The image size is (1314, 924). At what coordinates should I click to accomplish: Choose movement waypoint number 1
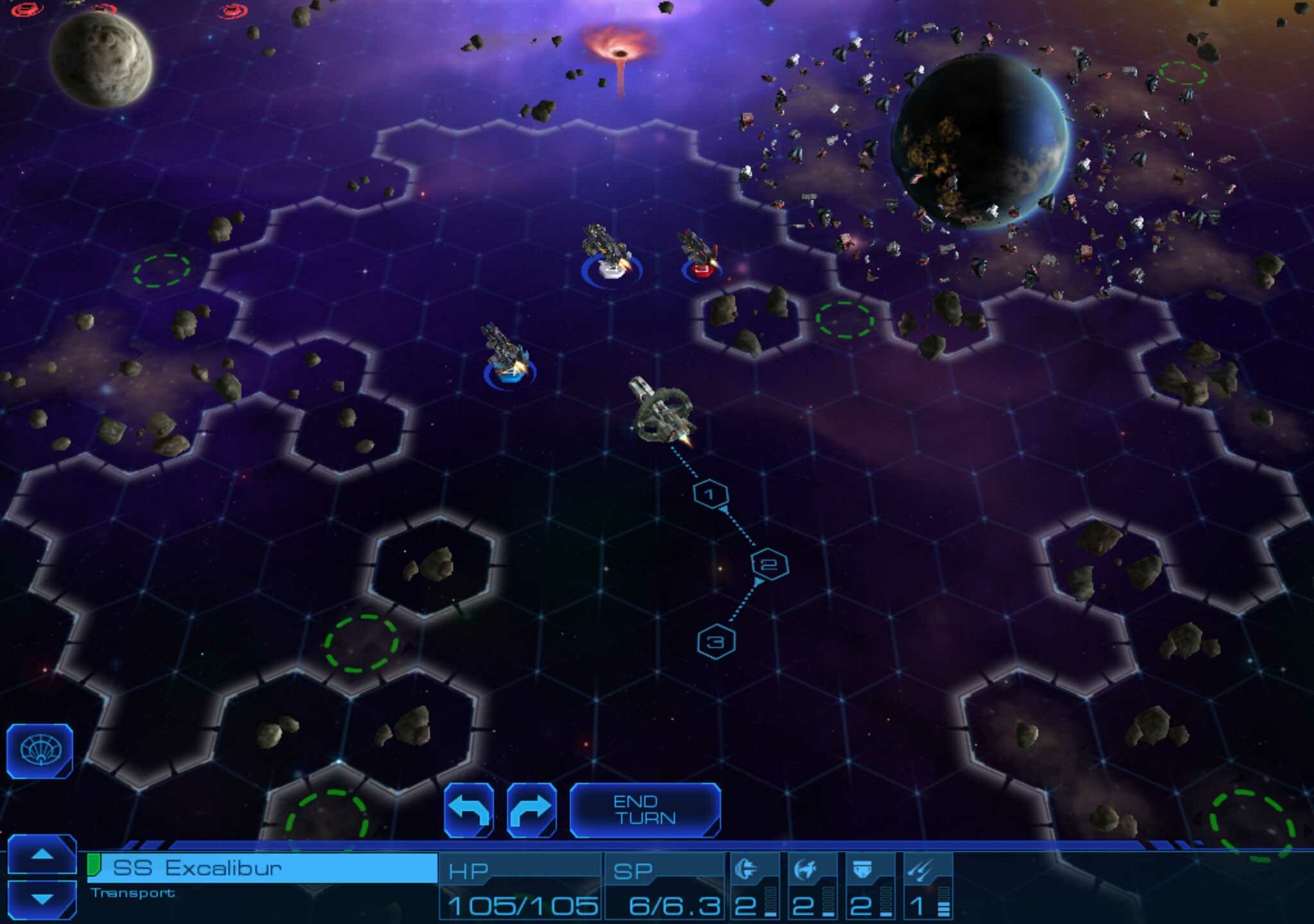pos(710,494)
